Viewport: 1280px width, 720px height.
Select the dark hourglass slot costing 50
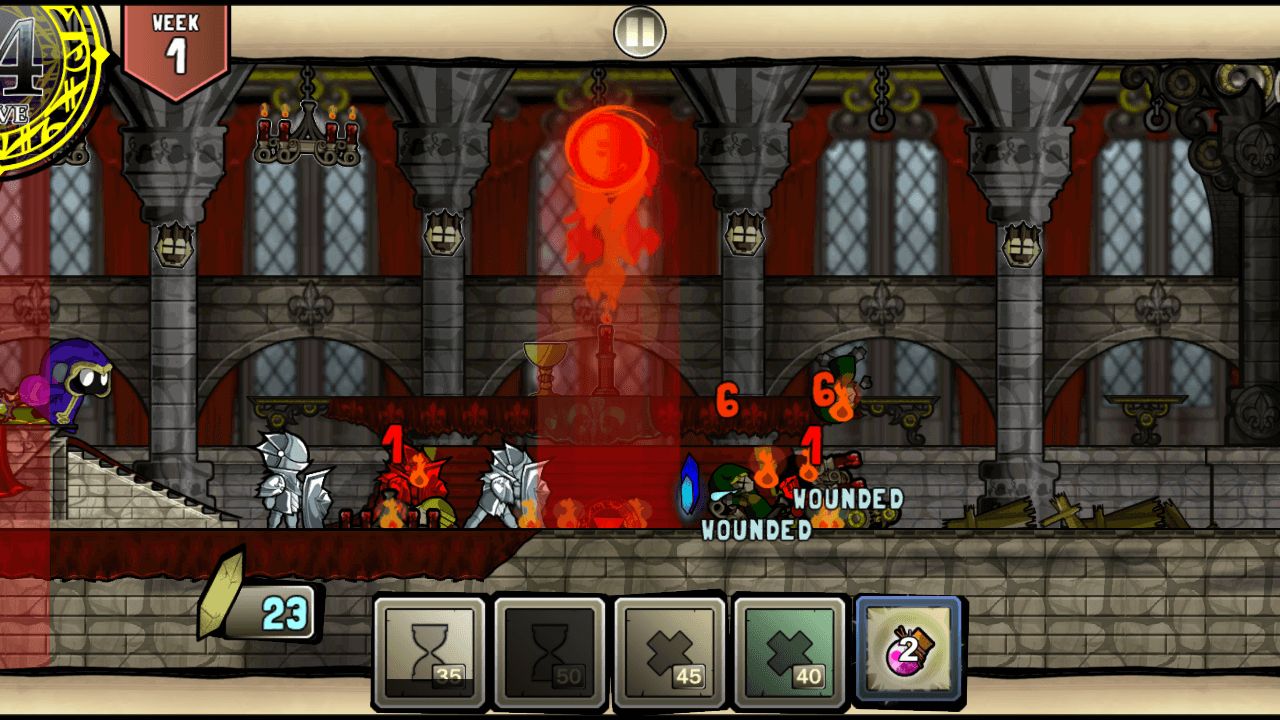click(549, 651)
